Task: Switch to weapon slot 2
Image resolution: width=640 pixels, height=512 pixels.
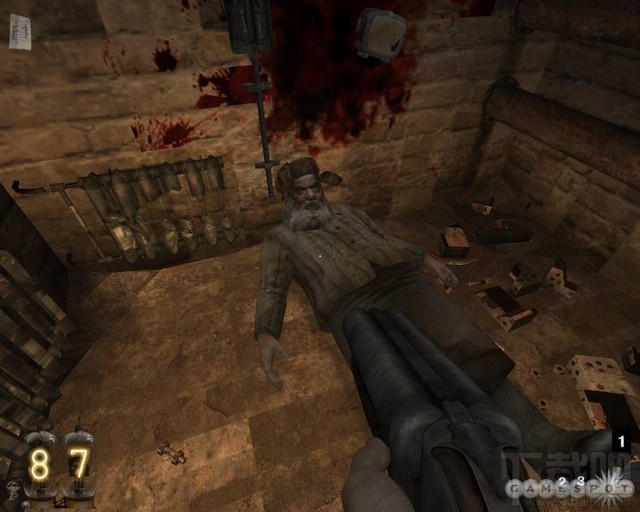Action: coord(561,482)
